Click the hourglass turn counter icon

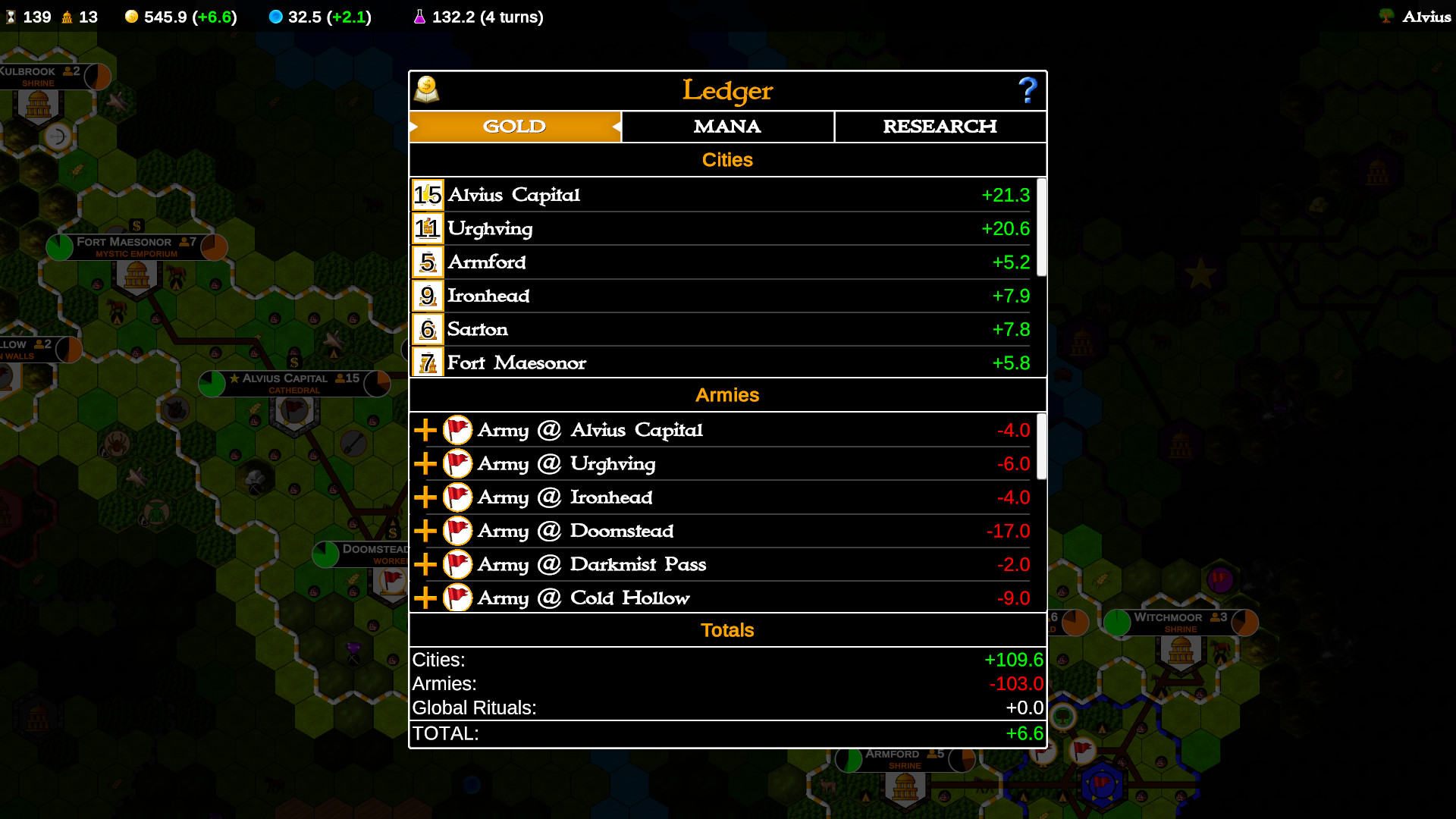(11, 16)
